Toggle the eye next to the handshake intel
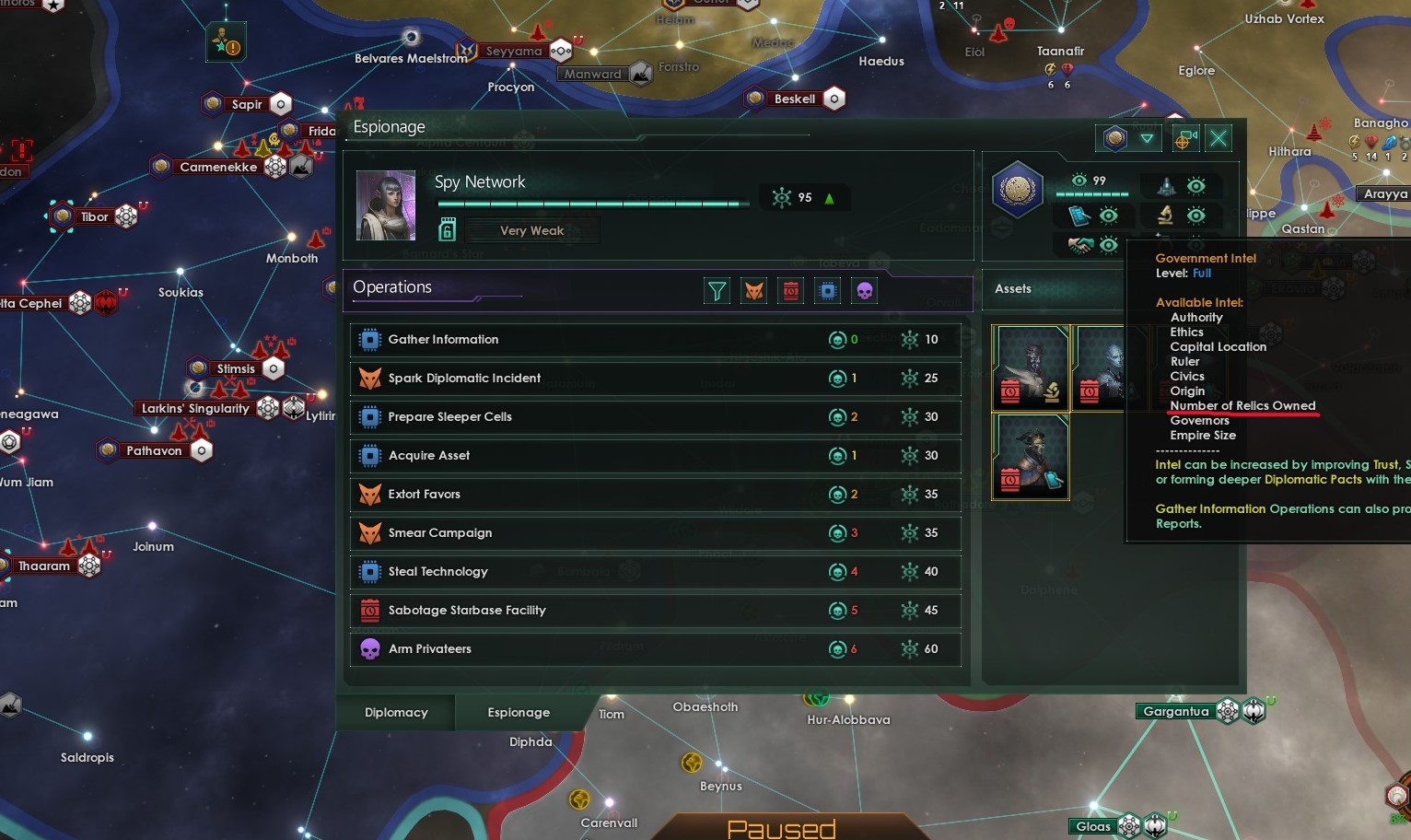This screenshot has height=840, width=1411. (1110, 245)
